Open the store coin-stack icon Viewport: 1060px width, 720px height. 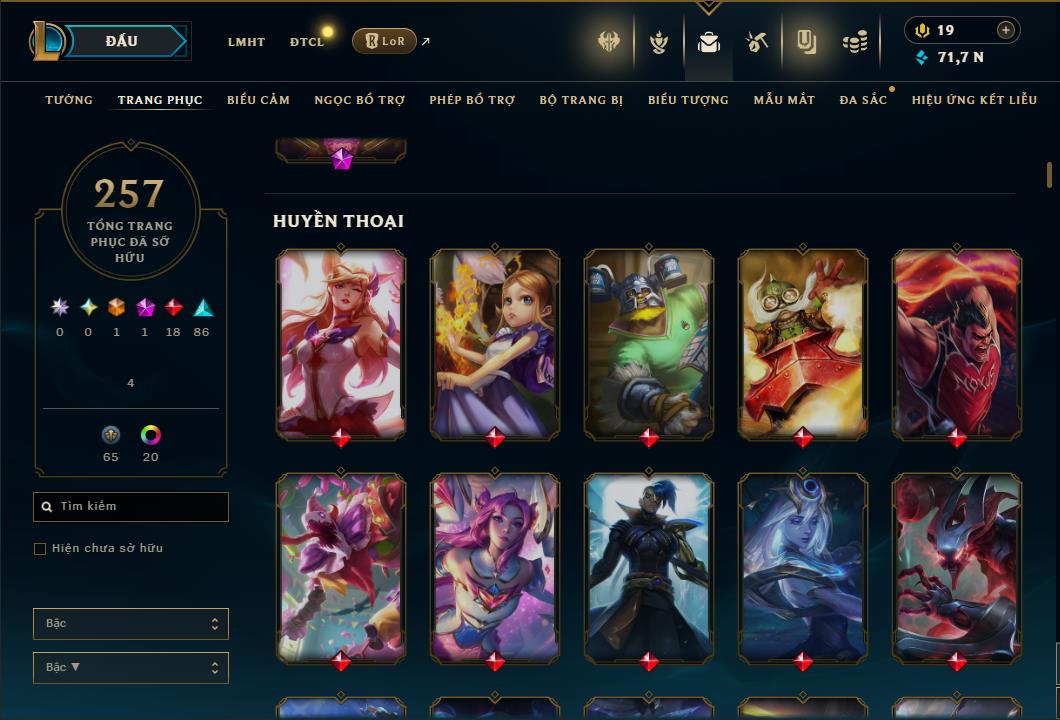click(854, 42)
